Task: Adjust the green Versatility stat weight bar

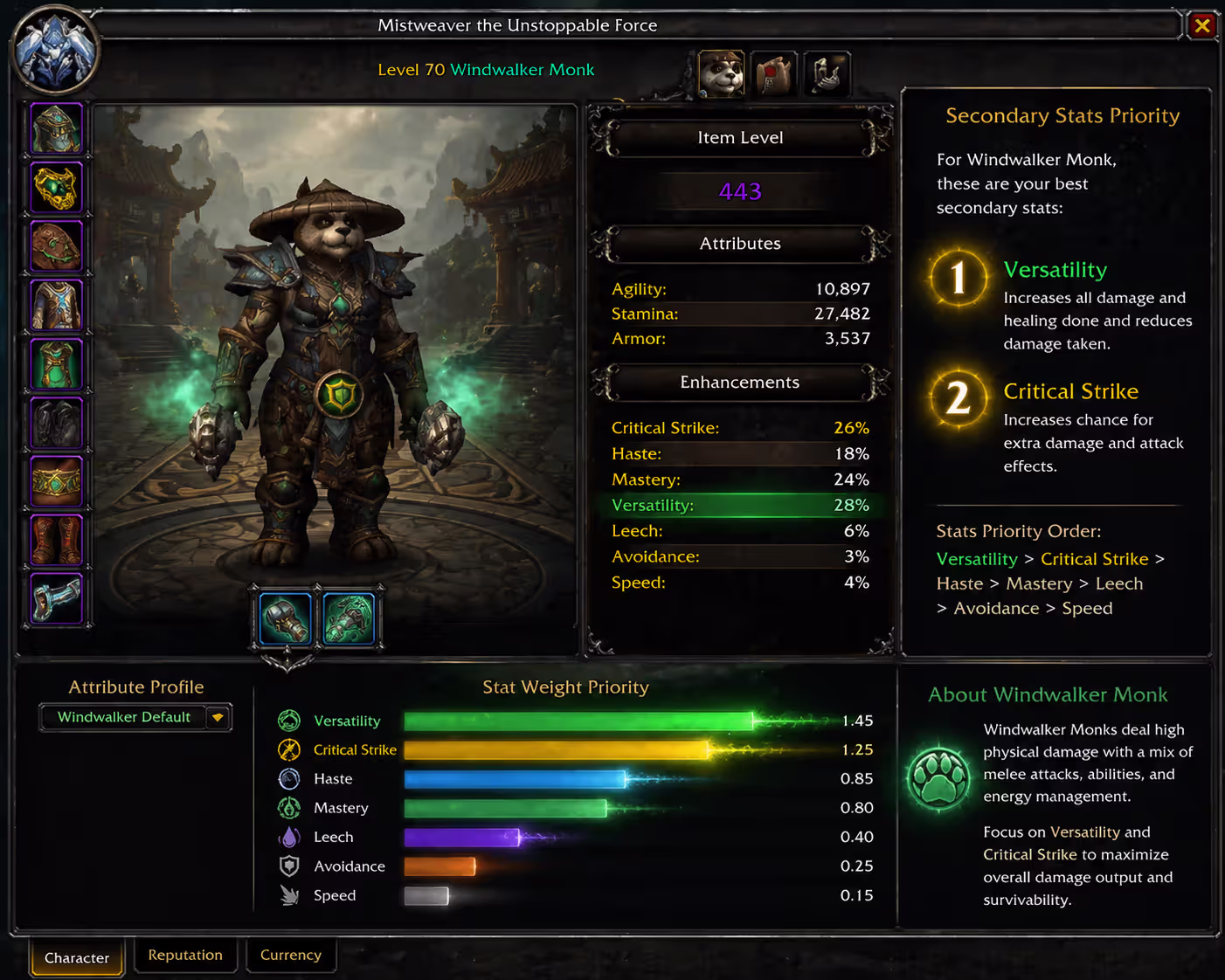Action: tap(577, 720)
